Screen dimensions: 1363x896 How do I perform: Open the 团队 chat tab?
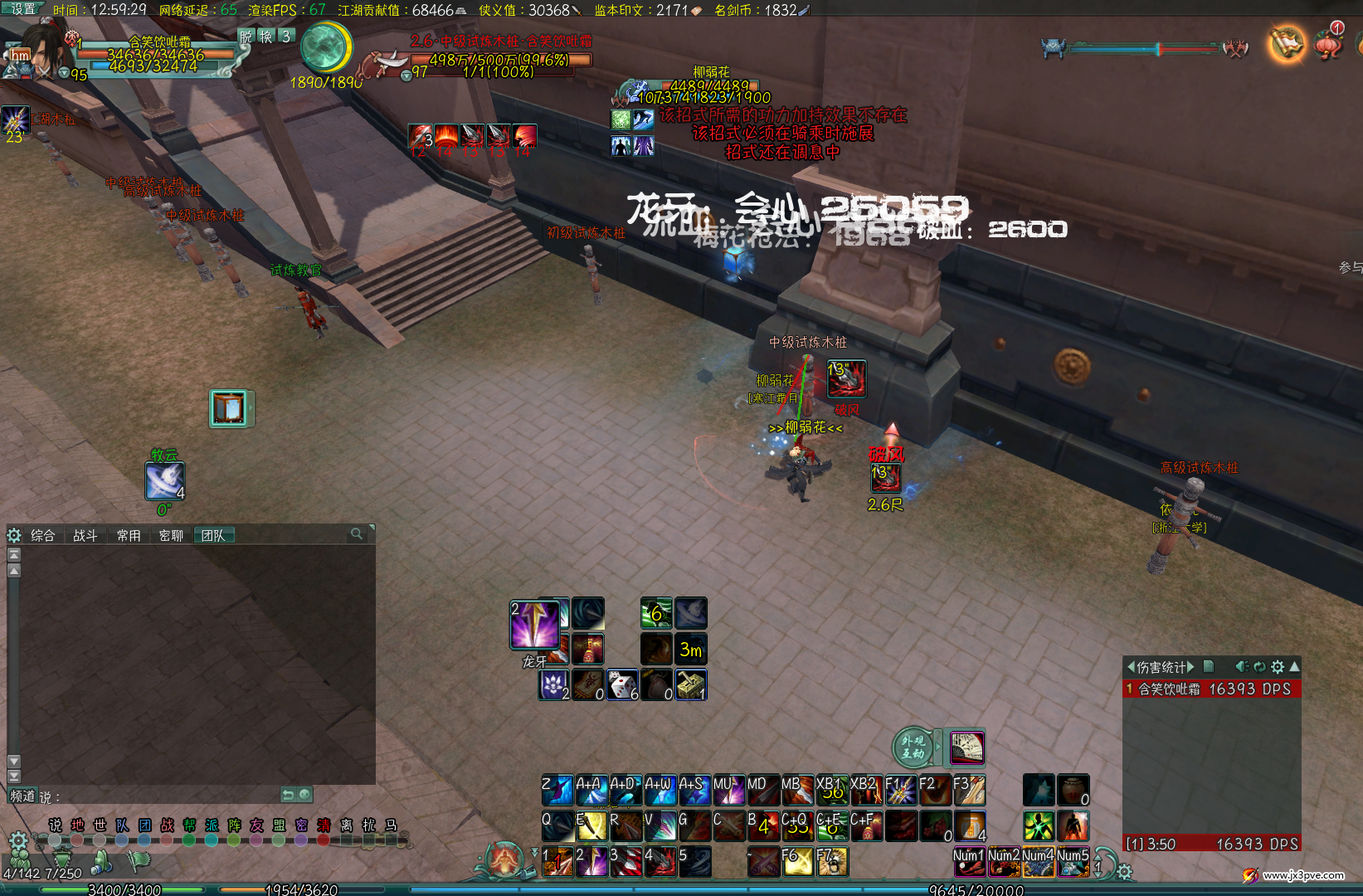[214, 536]
